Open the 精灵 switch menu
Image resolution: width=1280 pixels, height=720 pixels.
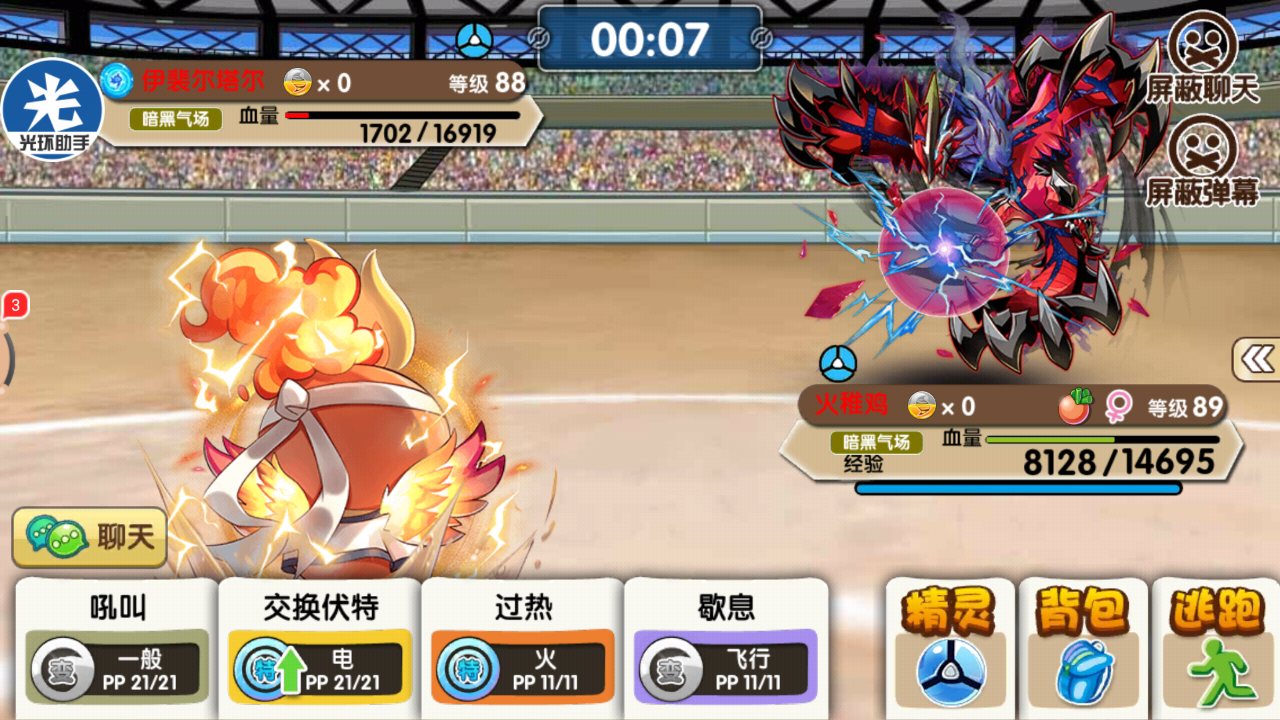(x=950, y=647)
